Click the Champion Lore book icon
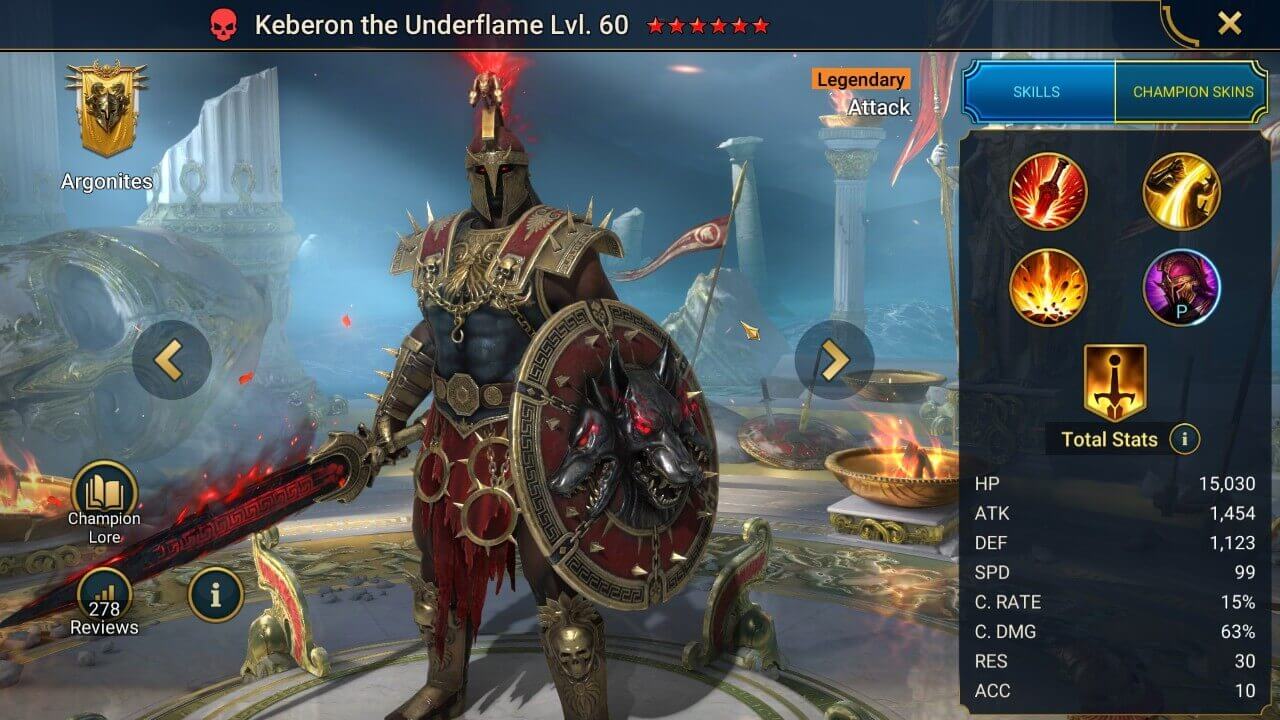Viewport: 1280px width, 720px height. [103, 492]
